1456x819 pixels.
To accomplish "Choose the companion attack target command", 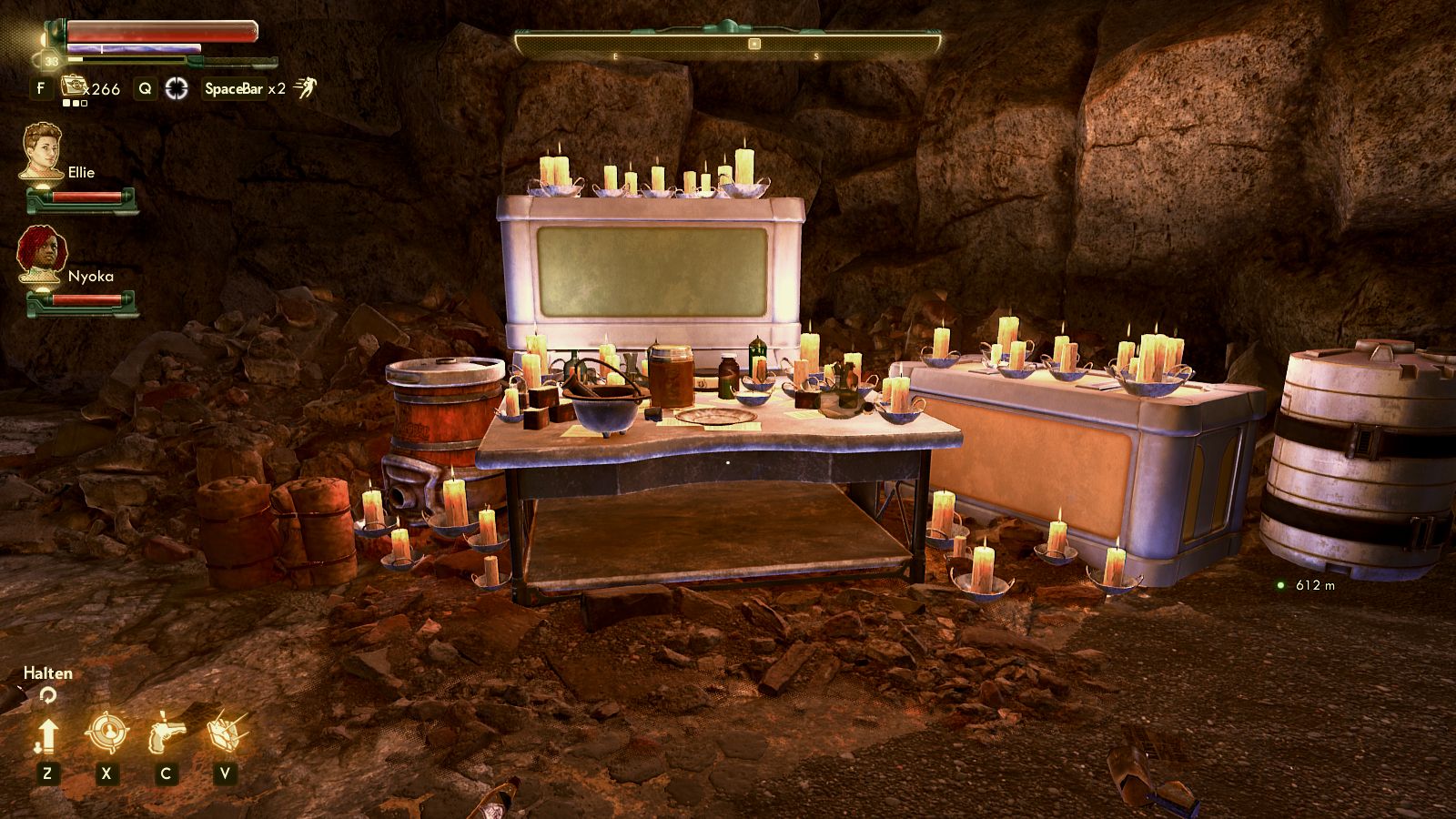I will (x=106, y=732).
